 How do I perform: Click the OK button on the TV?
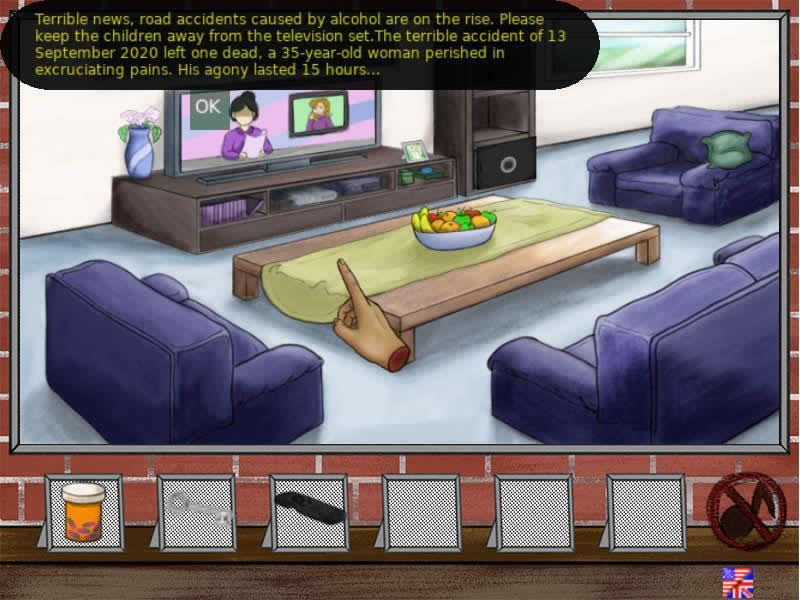click(x=208, y=106)
